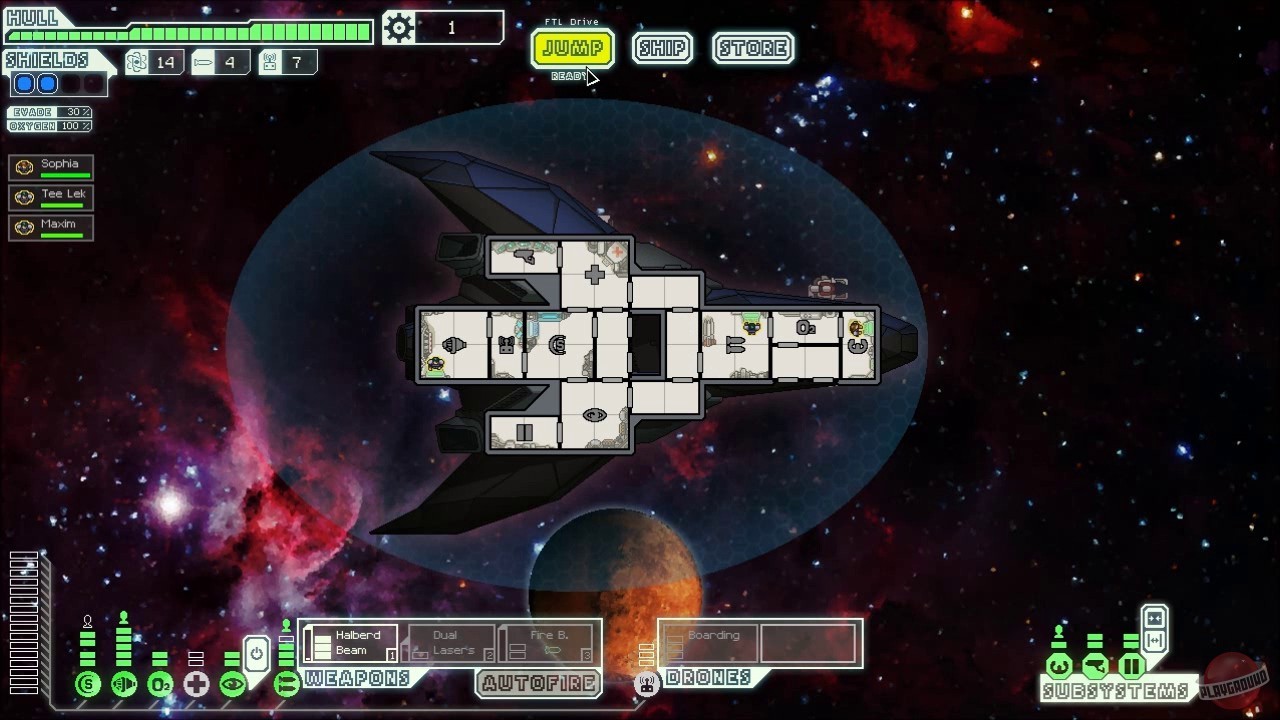Image resolution: width=1280 pixels, height=720 pixels.
Task: Click the drone control antenna icon
Action: point(647,685)
